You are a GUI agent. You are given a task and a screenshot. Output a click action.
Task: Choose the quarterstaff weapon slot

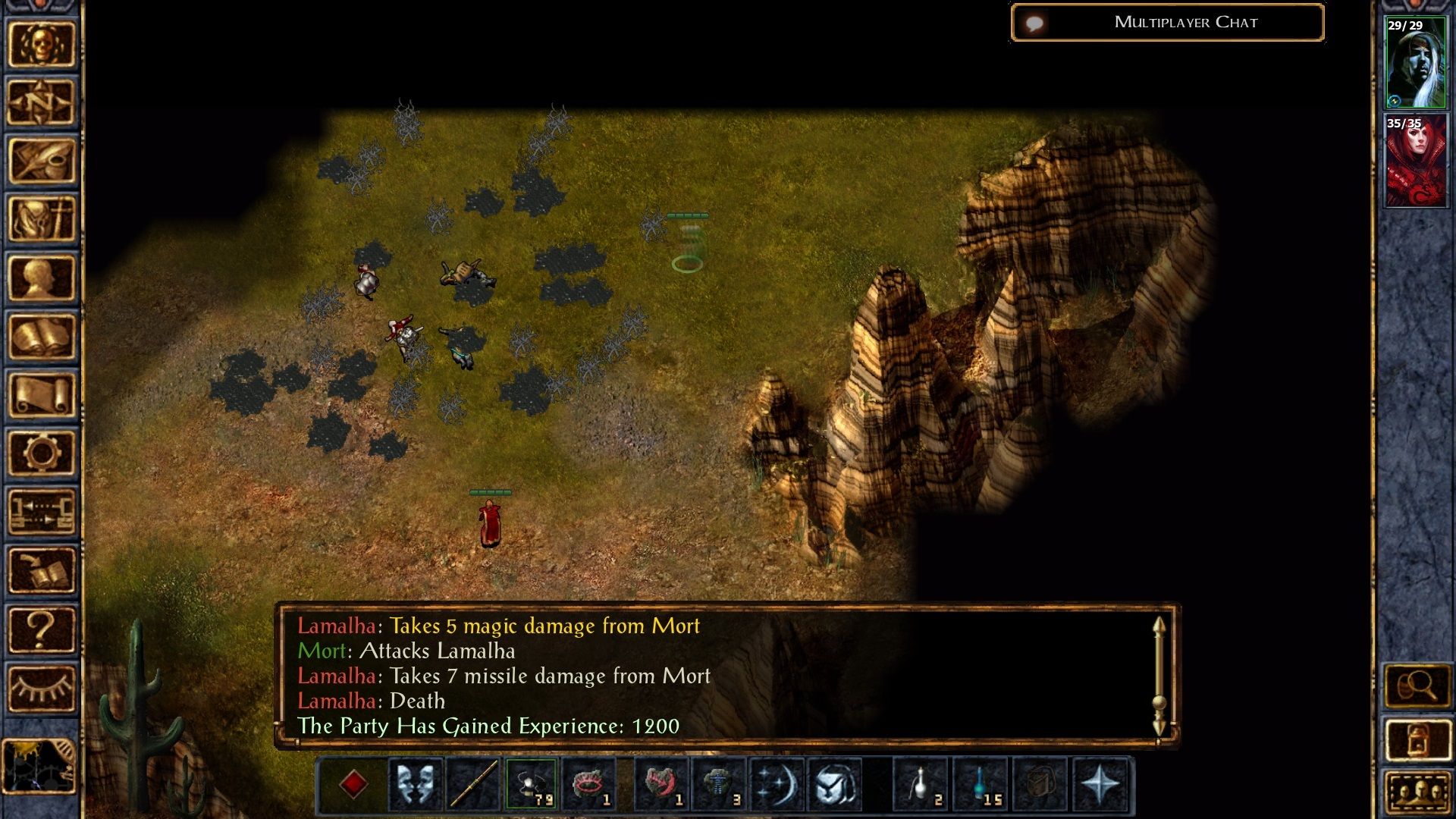click(x=473, y=784)
